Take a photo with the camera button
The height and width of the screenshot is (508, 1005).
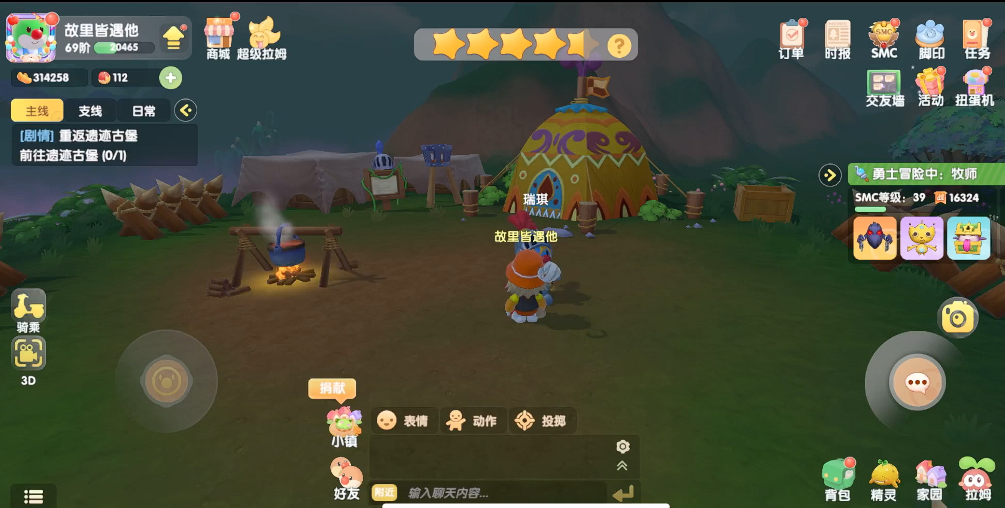pos(958,318)
